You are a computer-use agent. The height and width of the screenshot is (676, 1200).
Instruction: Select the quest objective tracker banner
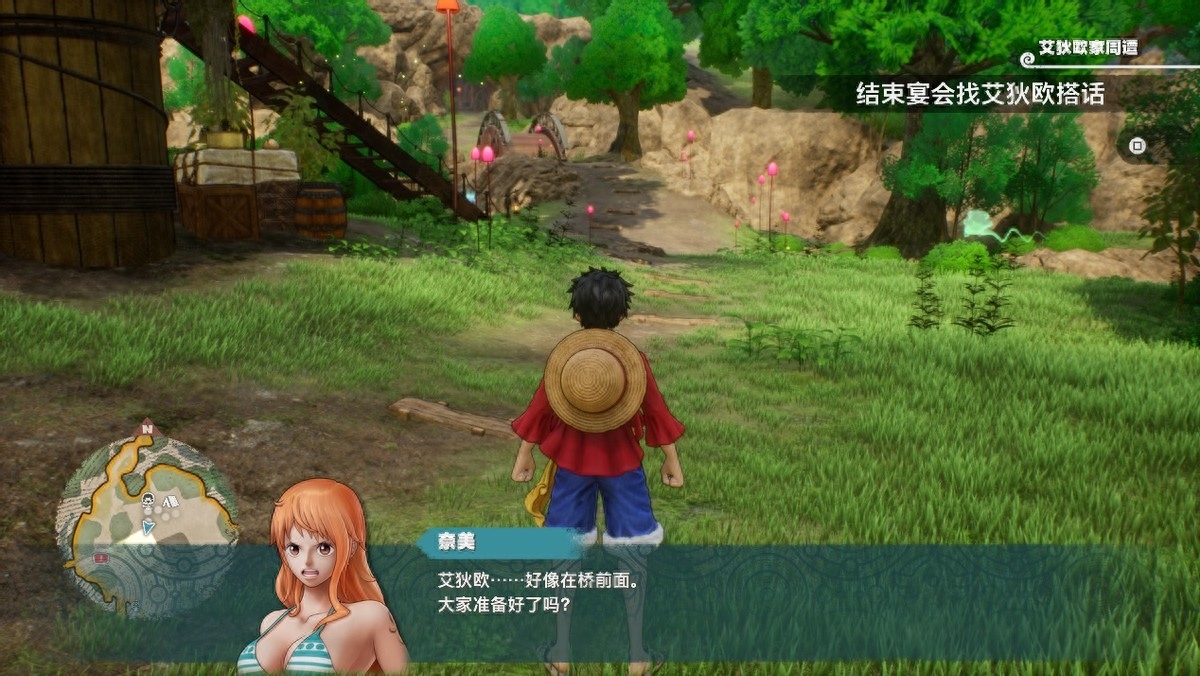pyautogui.click(x=980, y=94)
